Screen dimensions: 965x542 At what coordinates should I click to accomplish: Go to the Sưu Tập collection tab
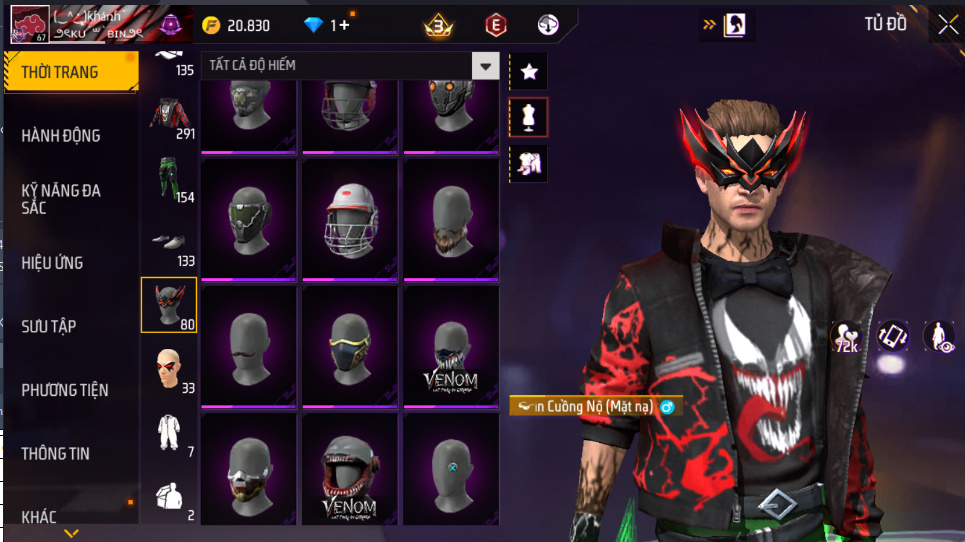pyautogui.click(x=50, y=326)
